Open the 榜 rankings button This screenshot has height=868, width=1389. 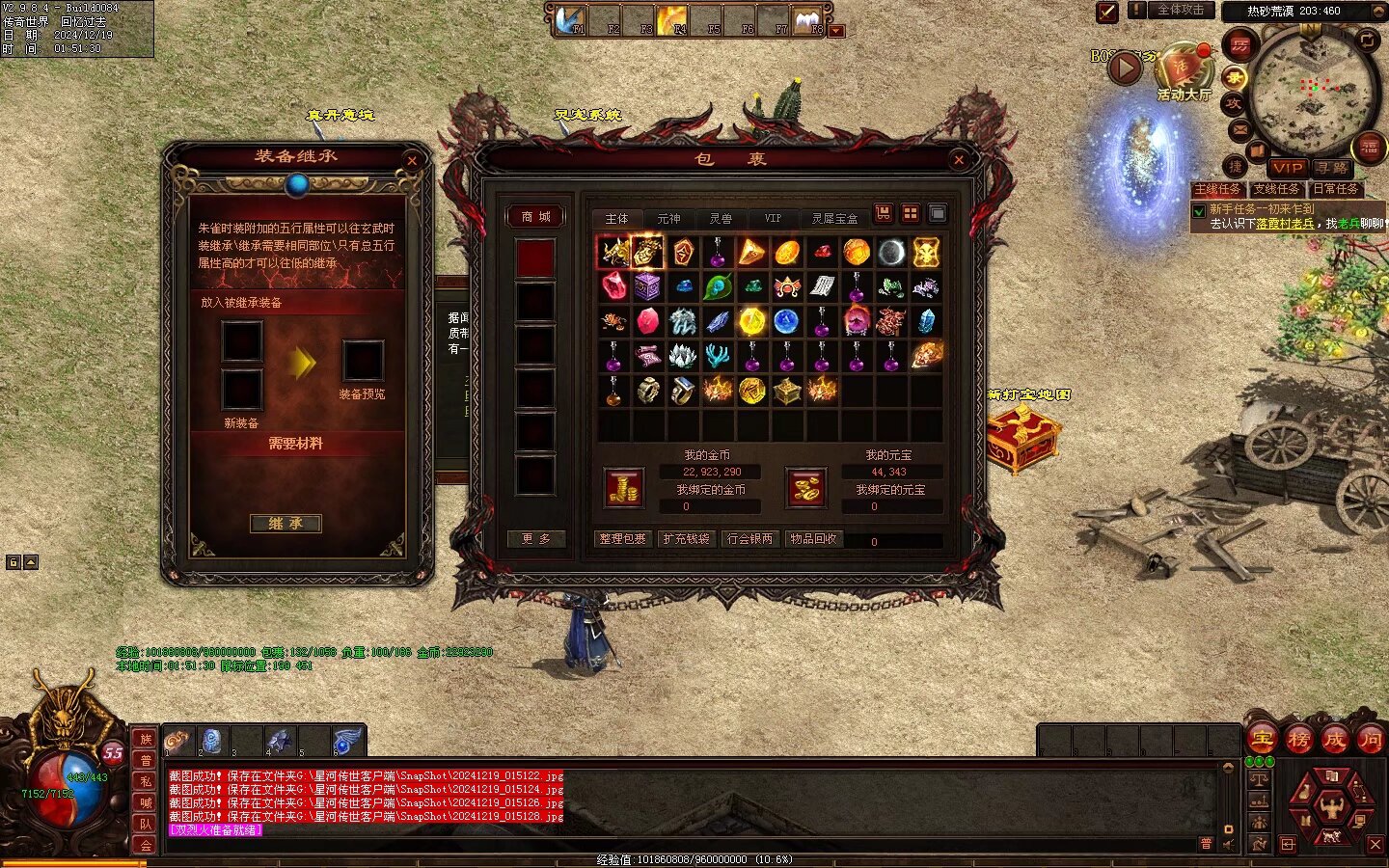(1298, 740)
